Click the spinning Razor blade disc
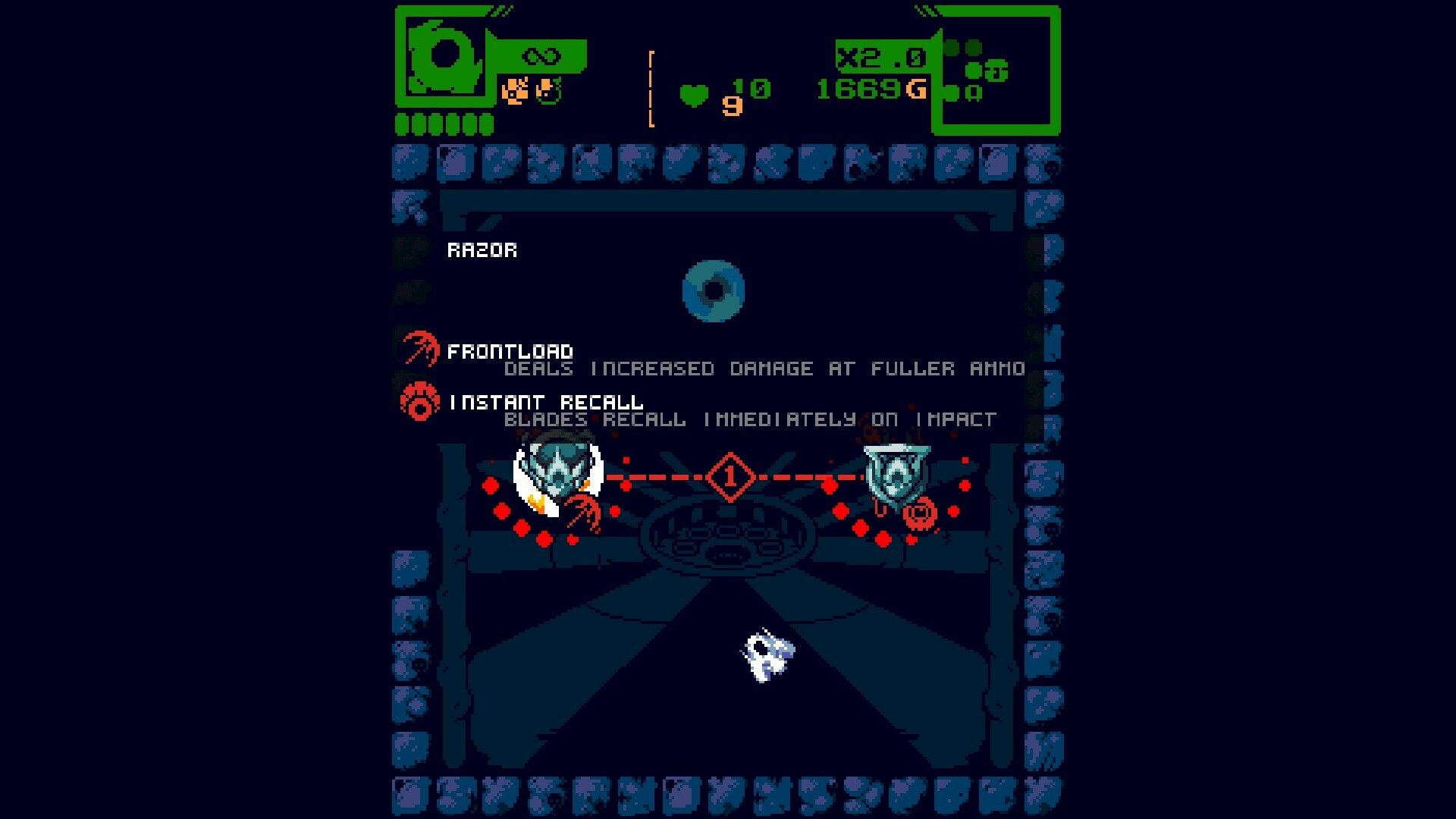 pyautogui.click(x=714, y=290)
